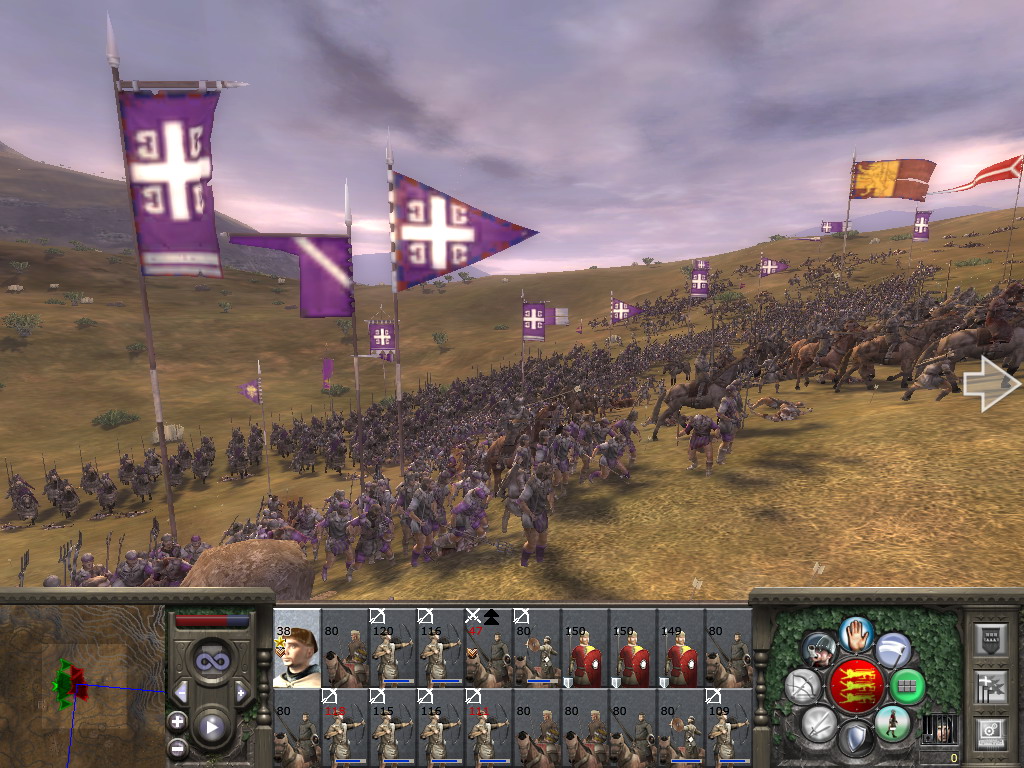This screenshot has height=768, width=1024.
Task: Toggle guard mode with the shield icon
Action: coord(855,740)
